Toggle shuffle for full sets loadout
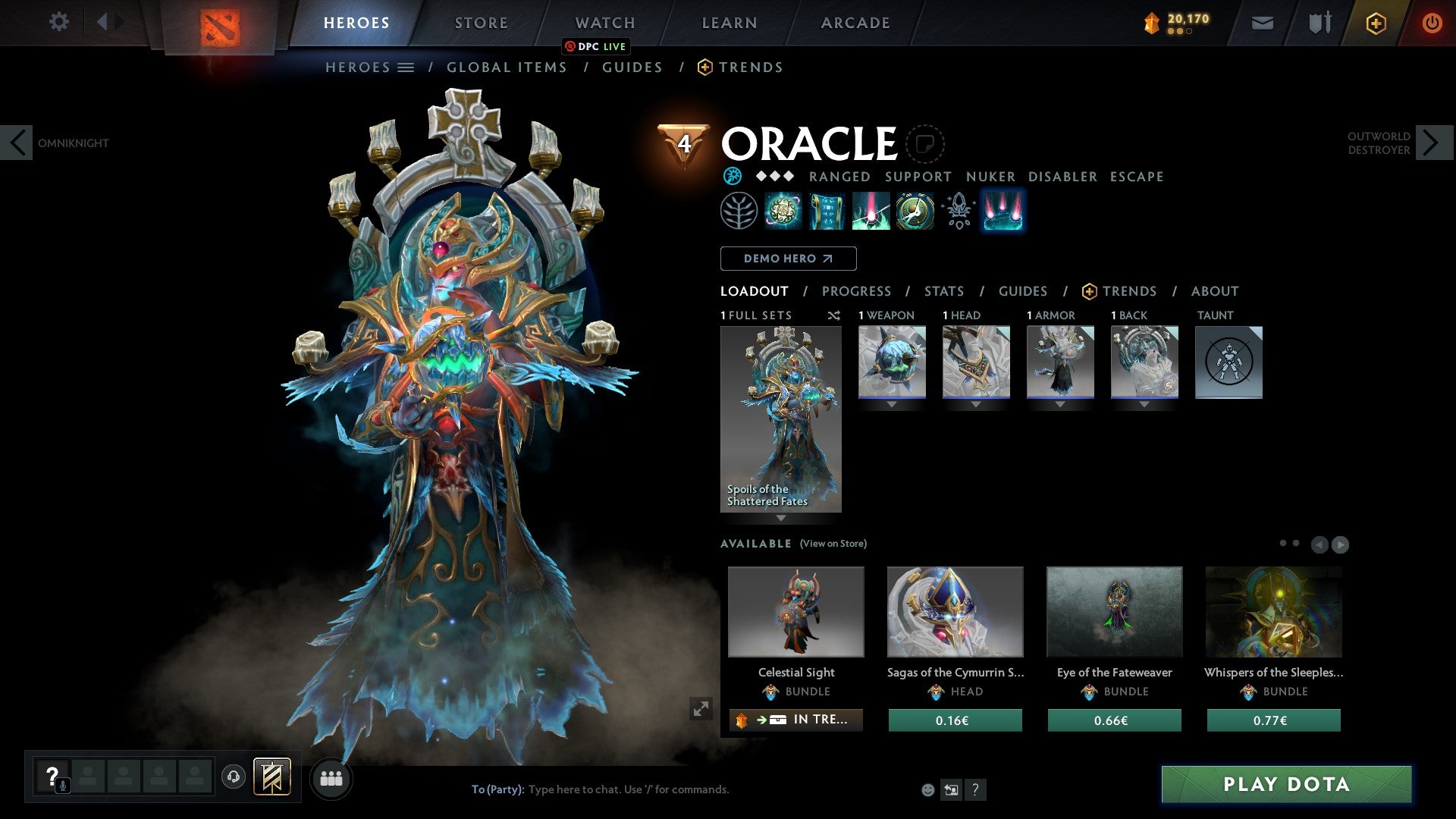 click(833, 315)
